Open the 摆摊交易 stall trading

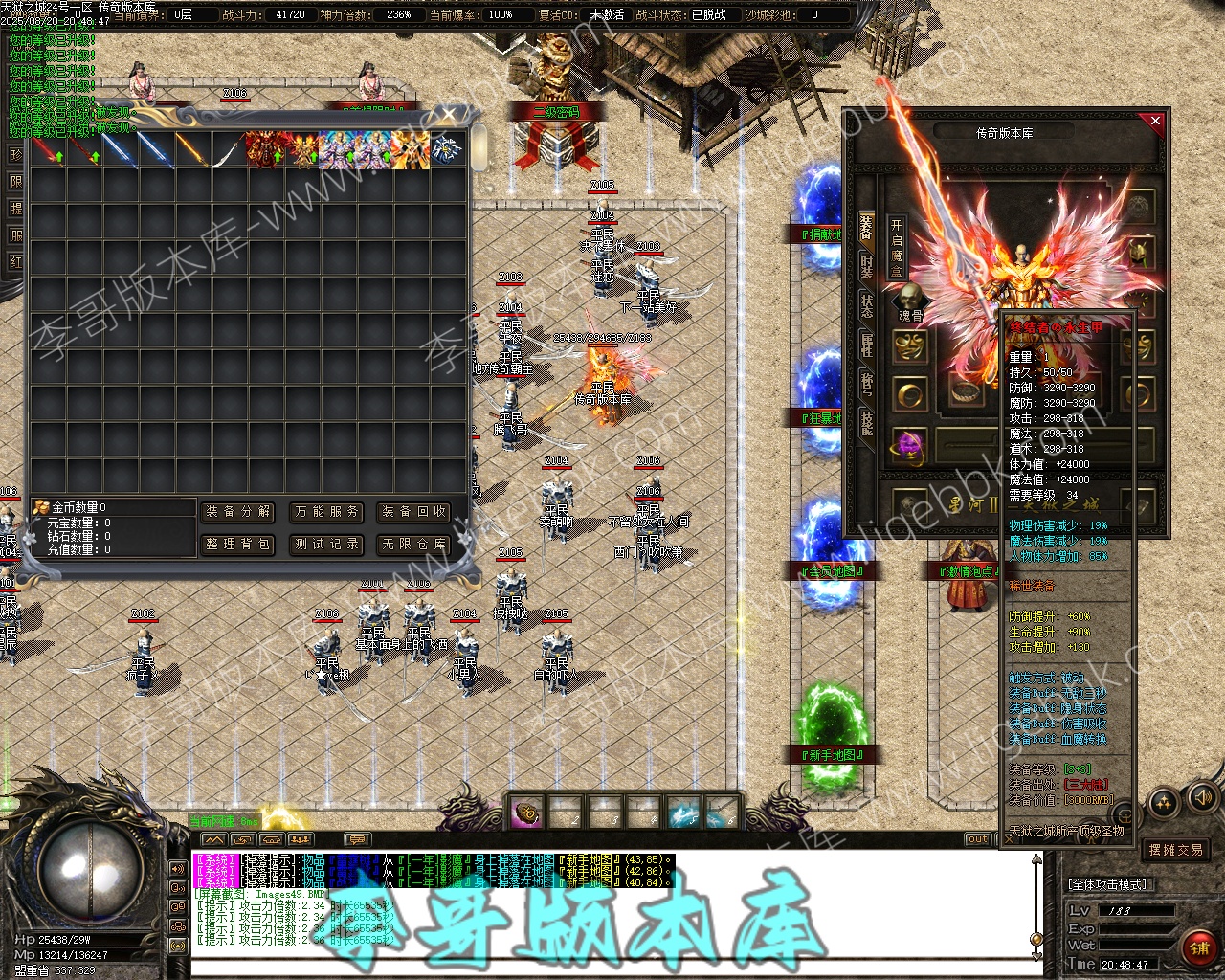point(1175,850)
